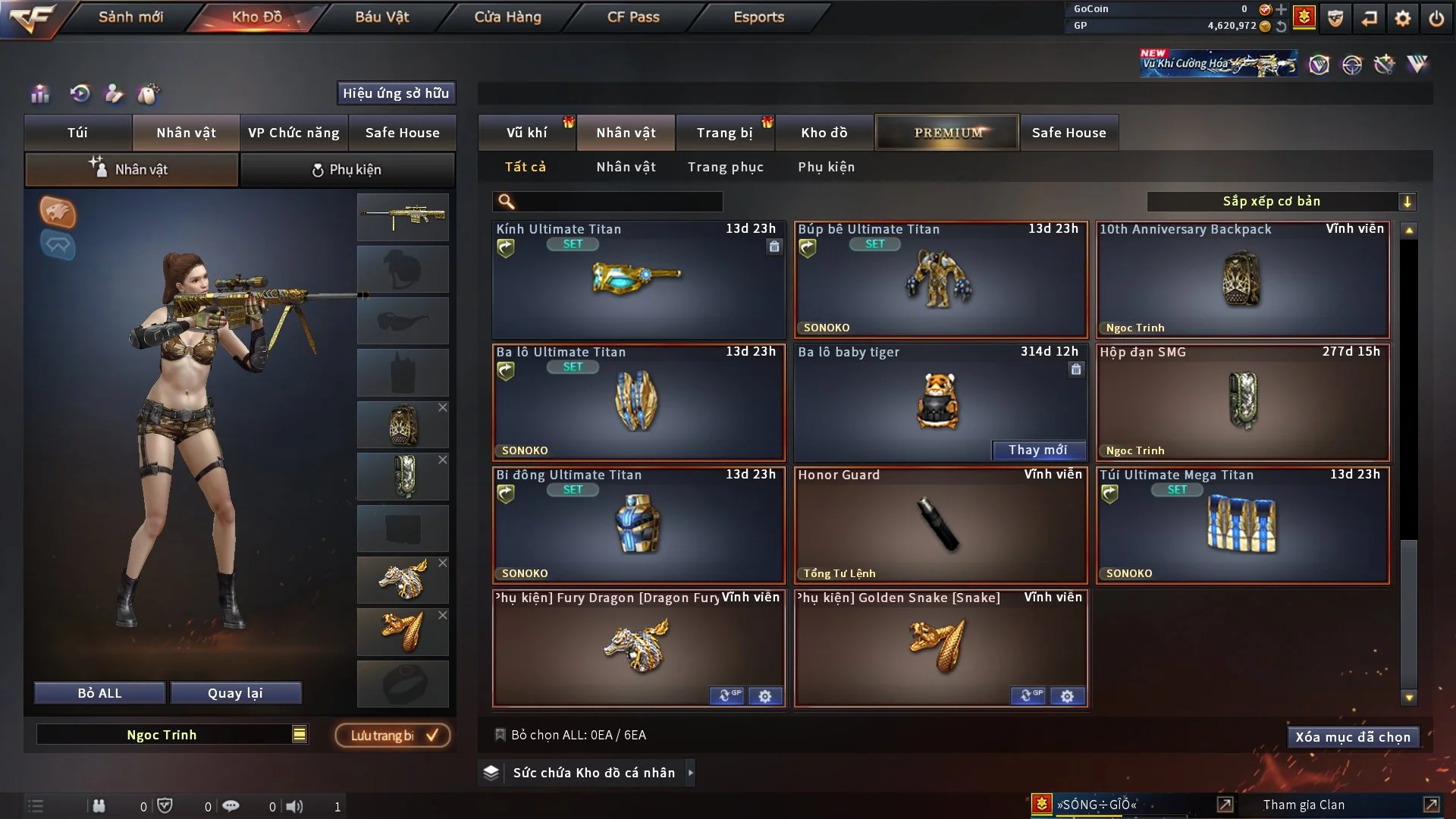Go to the CF Pass page
The width and height of the screenshot is (1456, 819).
pyautogui.click(x=633, y=17)
